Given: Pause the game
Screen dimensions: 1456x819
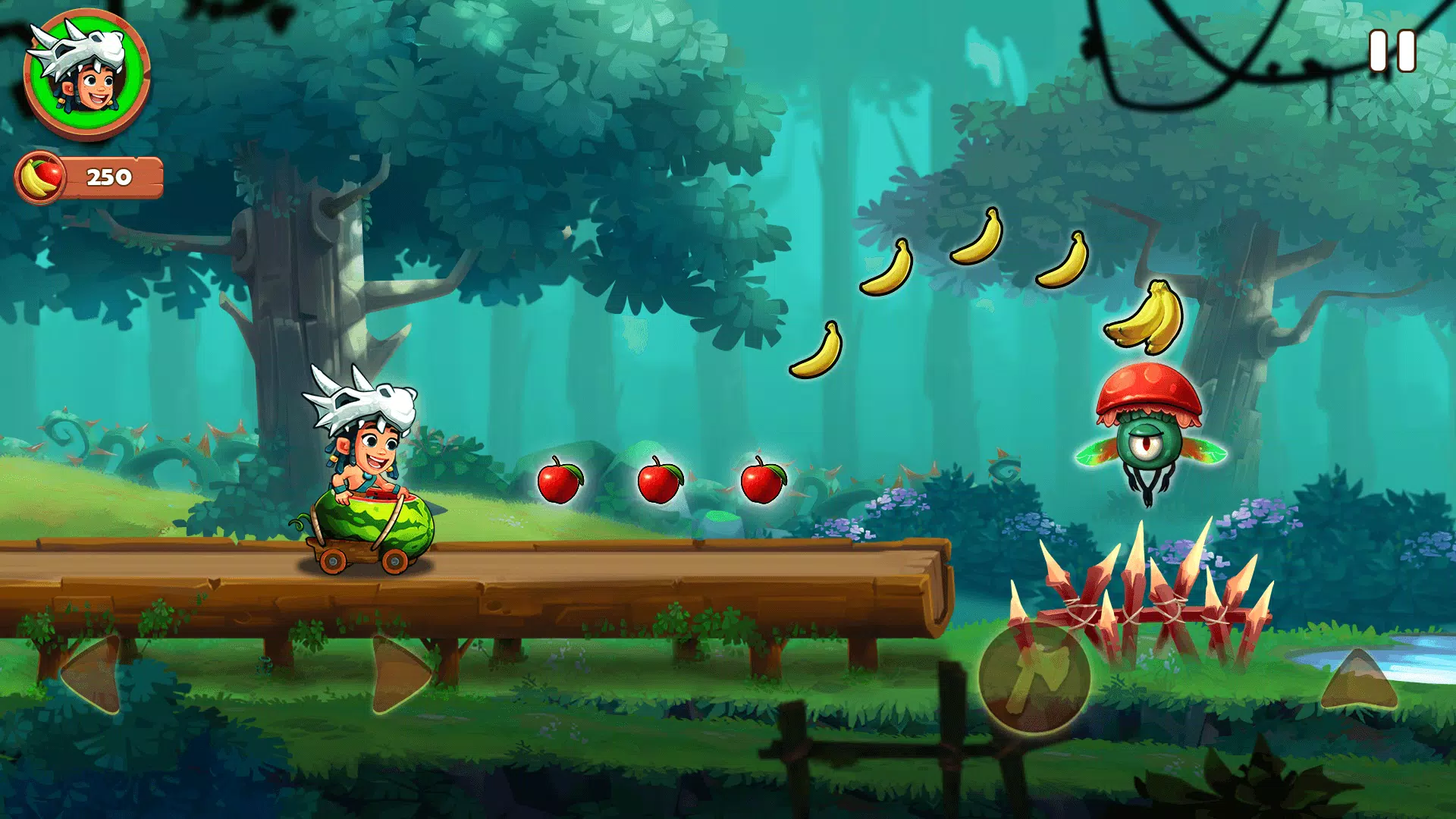Looking at the screenshot, I should (1392, 52).
